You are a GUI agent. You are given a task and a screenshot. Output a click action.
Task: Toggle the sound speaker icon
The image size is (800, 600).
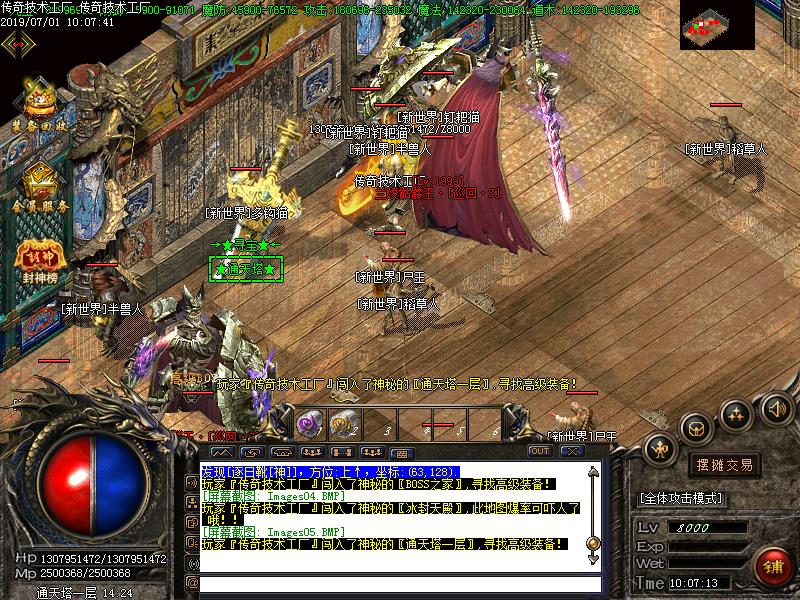point(775,407)
